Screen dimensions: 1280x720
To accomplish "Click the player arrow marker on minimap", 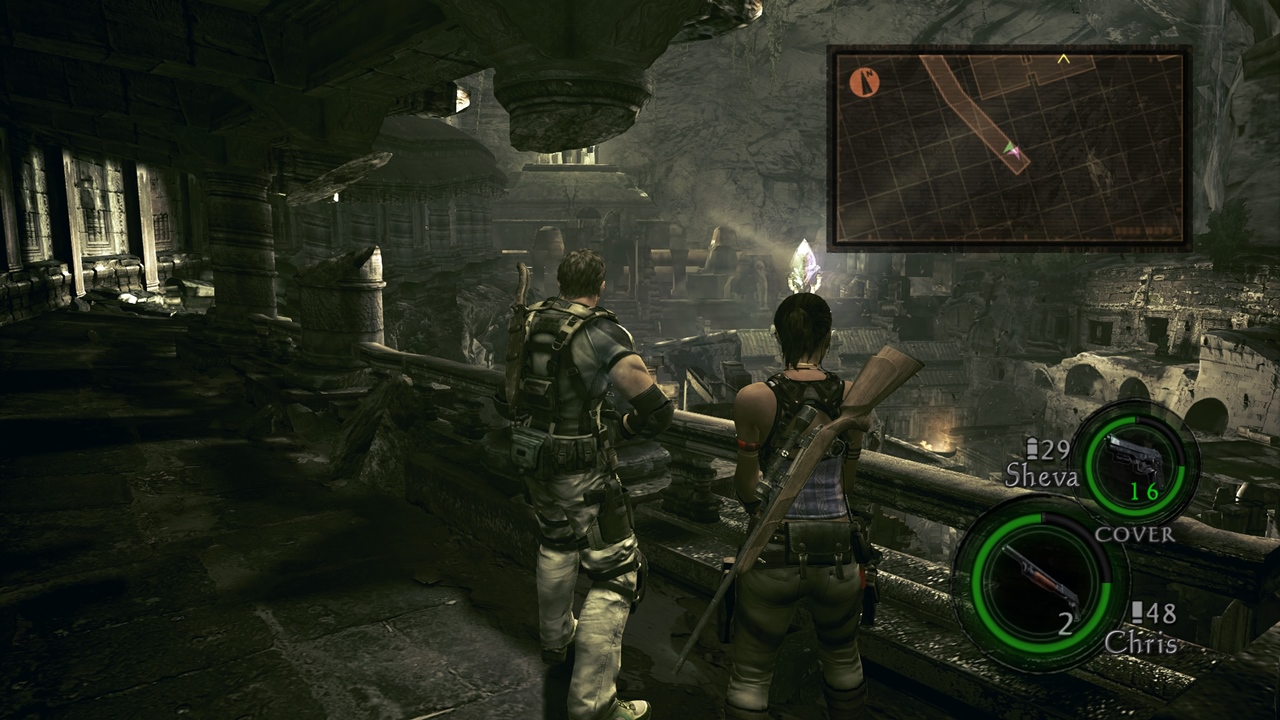I will pos(1012,150).
